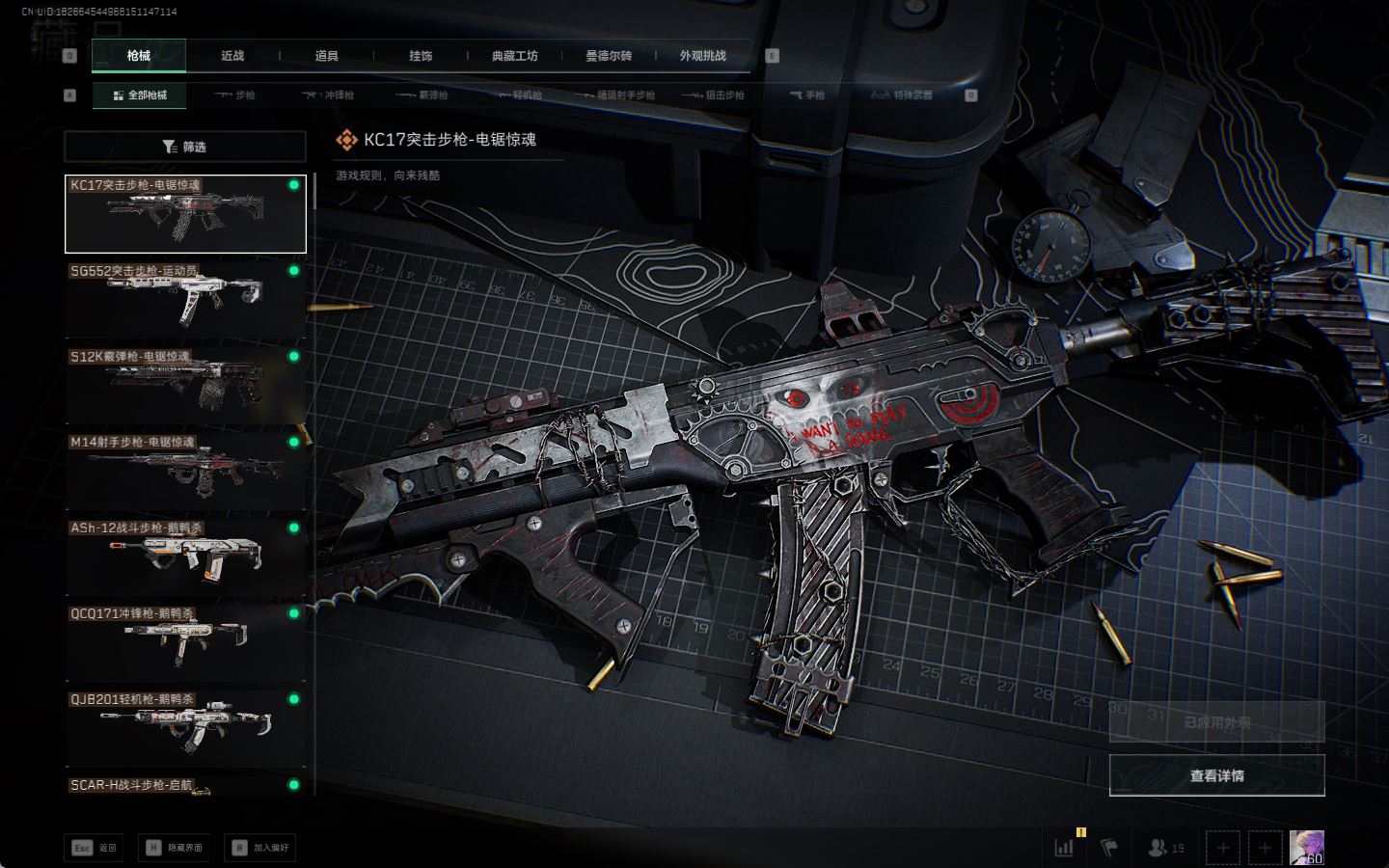Click the 查看详情 view details button
Screen dimensions: 1389x868
click(x=1216, y=775)
